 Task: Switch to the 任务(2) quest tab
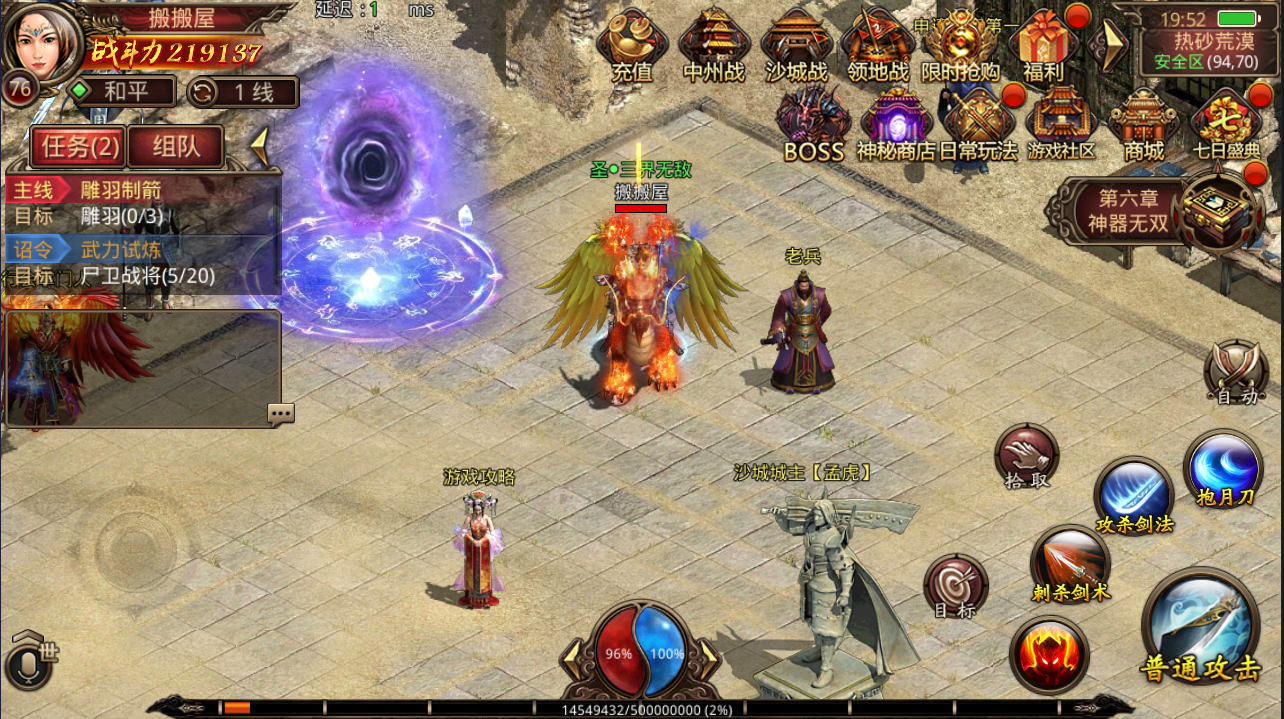(77, 147)
